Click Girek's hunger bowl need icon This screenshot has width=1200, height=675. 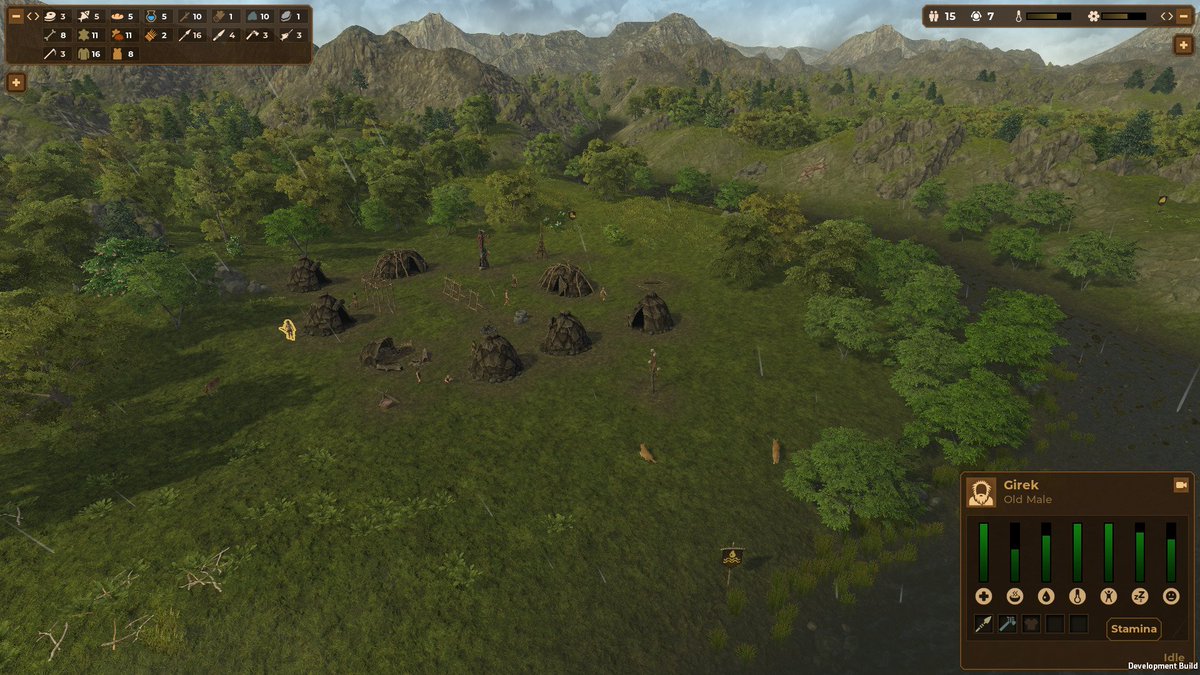(x=1014, y=596)
